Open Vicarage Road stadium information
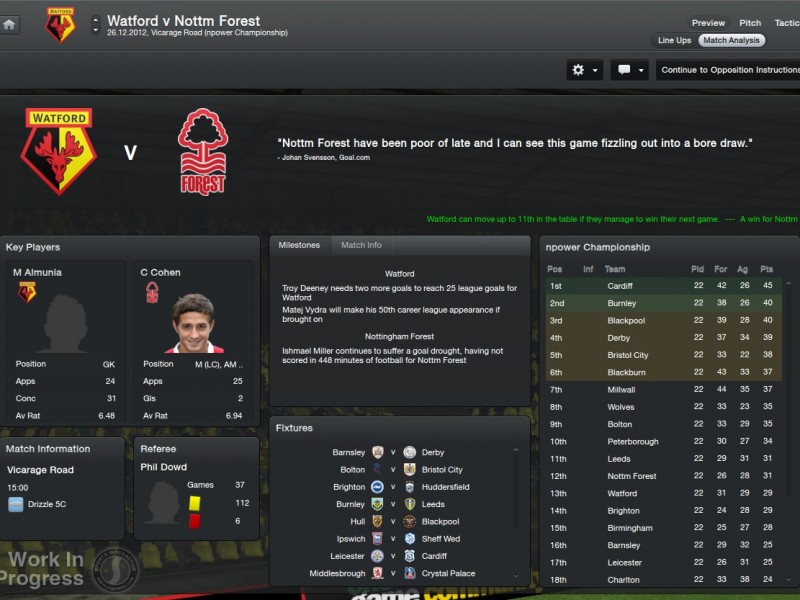 [40, 470]
